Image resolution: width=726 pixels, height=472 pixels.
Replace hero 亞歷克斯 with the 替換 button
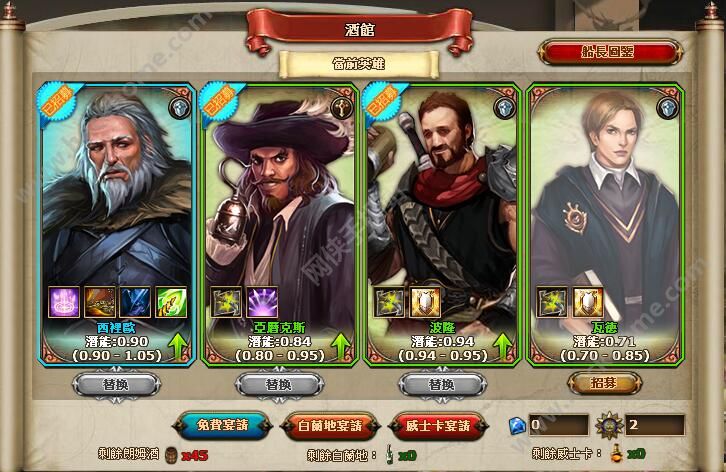tap(277, 383)
